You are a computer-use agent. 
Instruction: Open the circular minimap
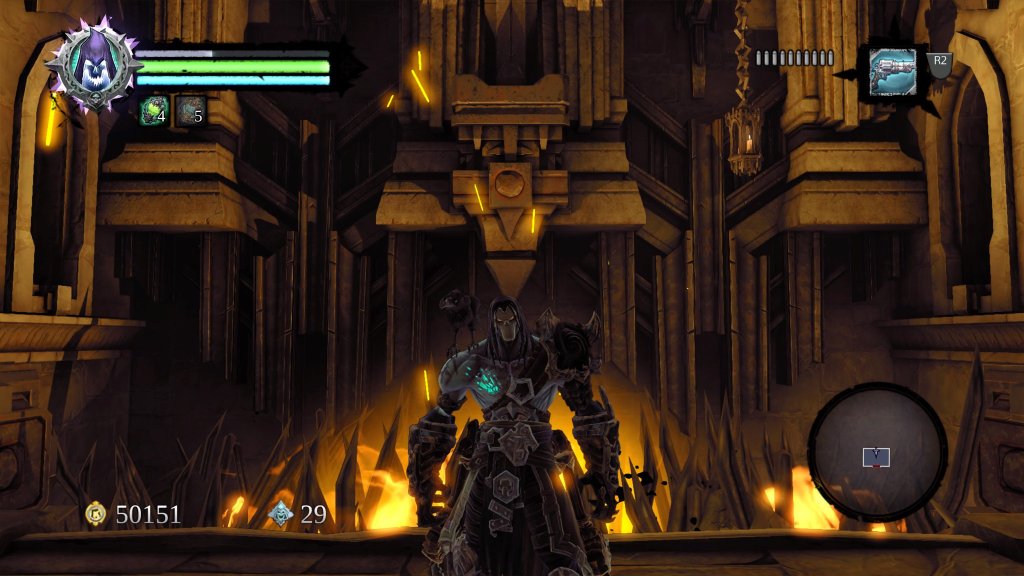877,452
